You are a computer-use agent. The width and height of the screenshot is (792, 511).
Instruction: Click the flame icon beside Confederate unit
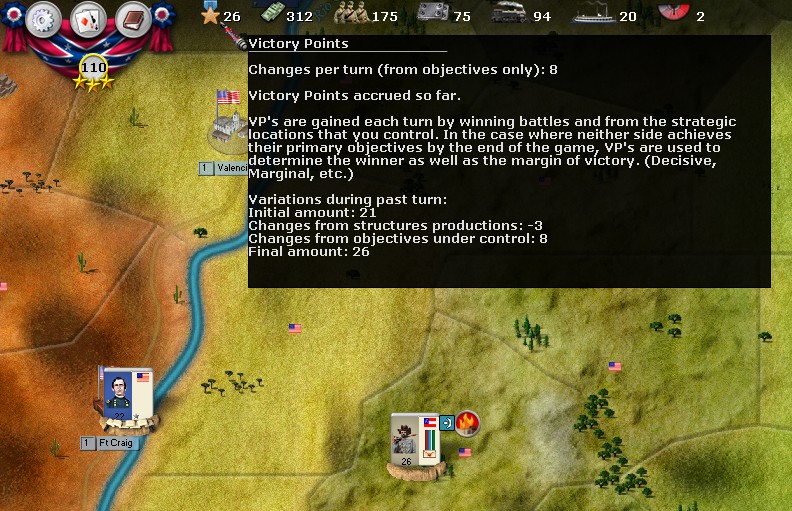tap(467, 423)
